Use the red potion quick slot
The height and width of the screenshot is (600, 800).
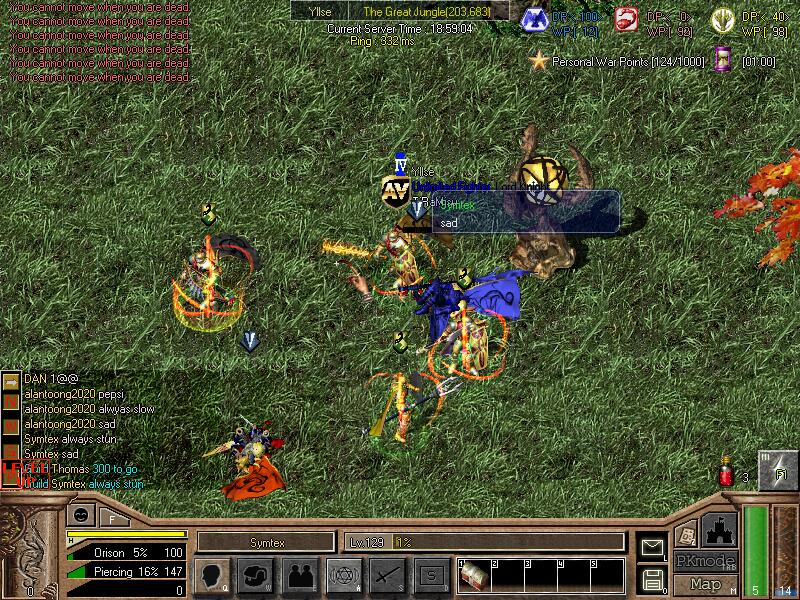click(727, 476)
